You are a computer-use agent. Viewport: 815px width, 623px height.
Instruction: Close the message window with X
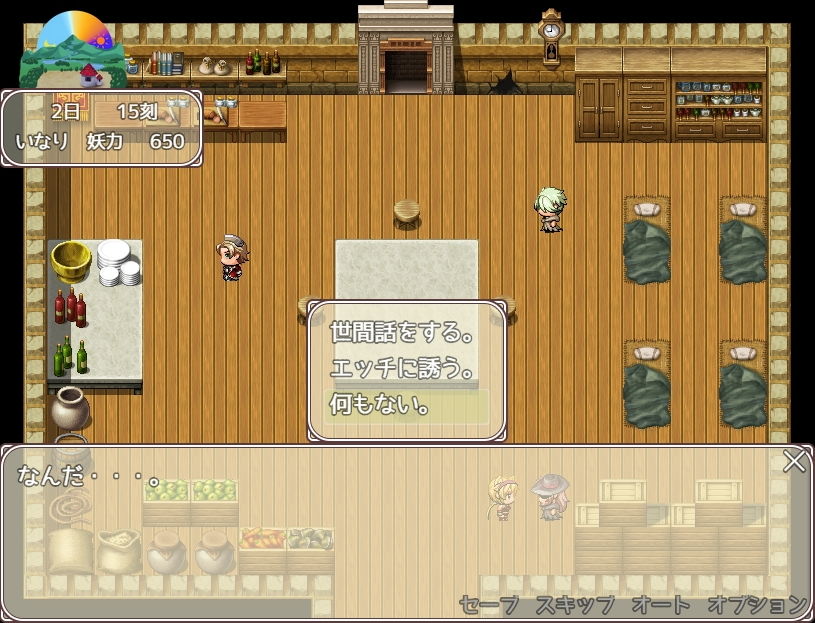(x=794, y=461)
